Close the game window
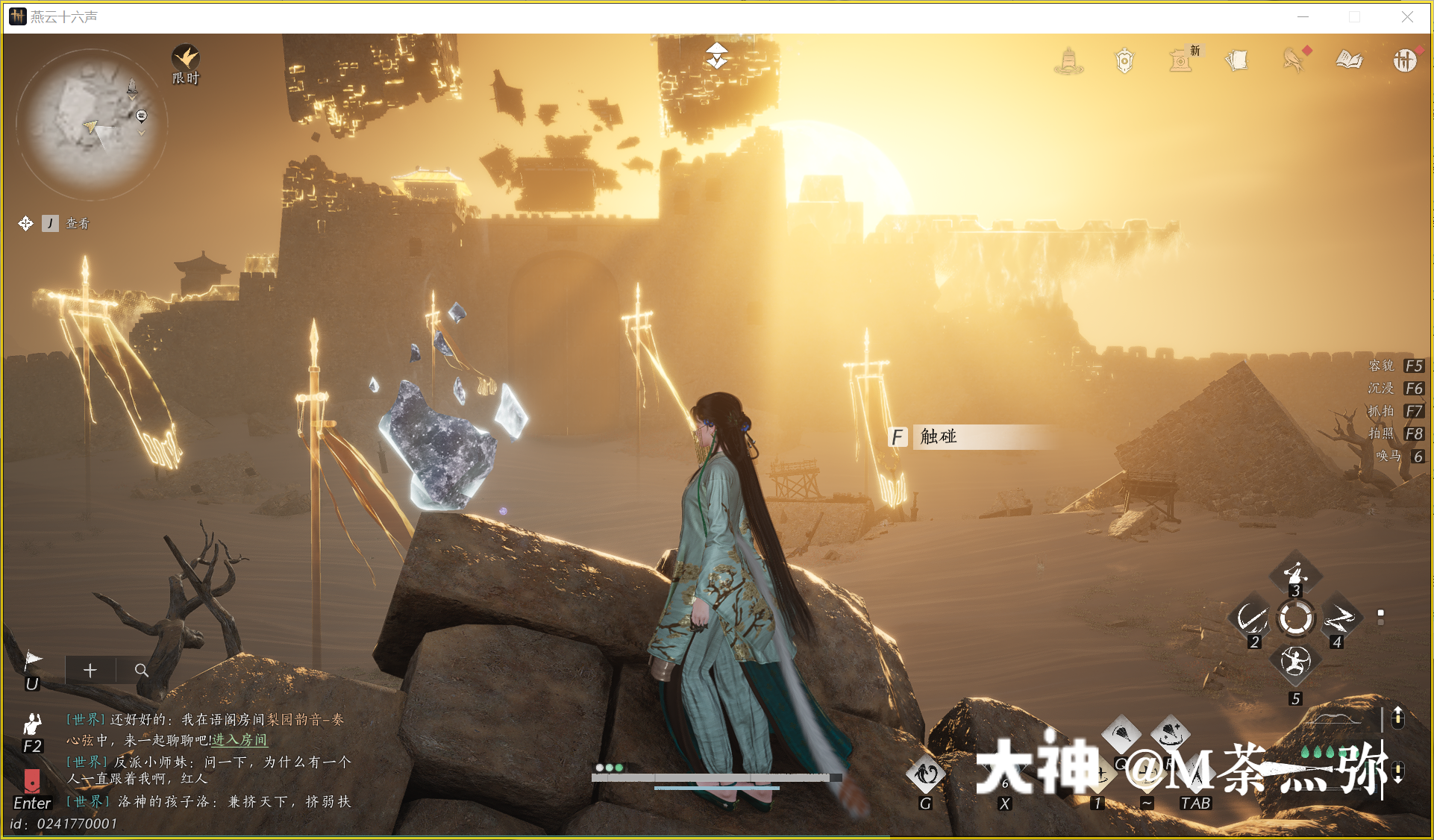This screenshot has width=1434, height=840. tap(1407, 16)
